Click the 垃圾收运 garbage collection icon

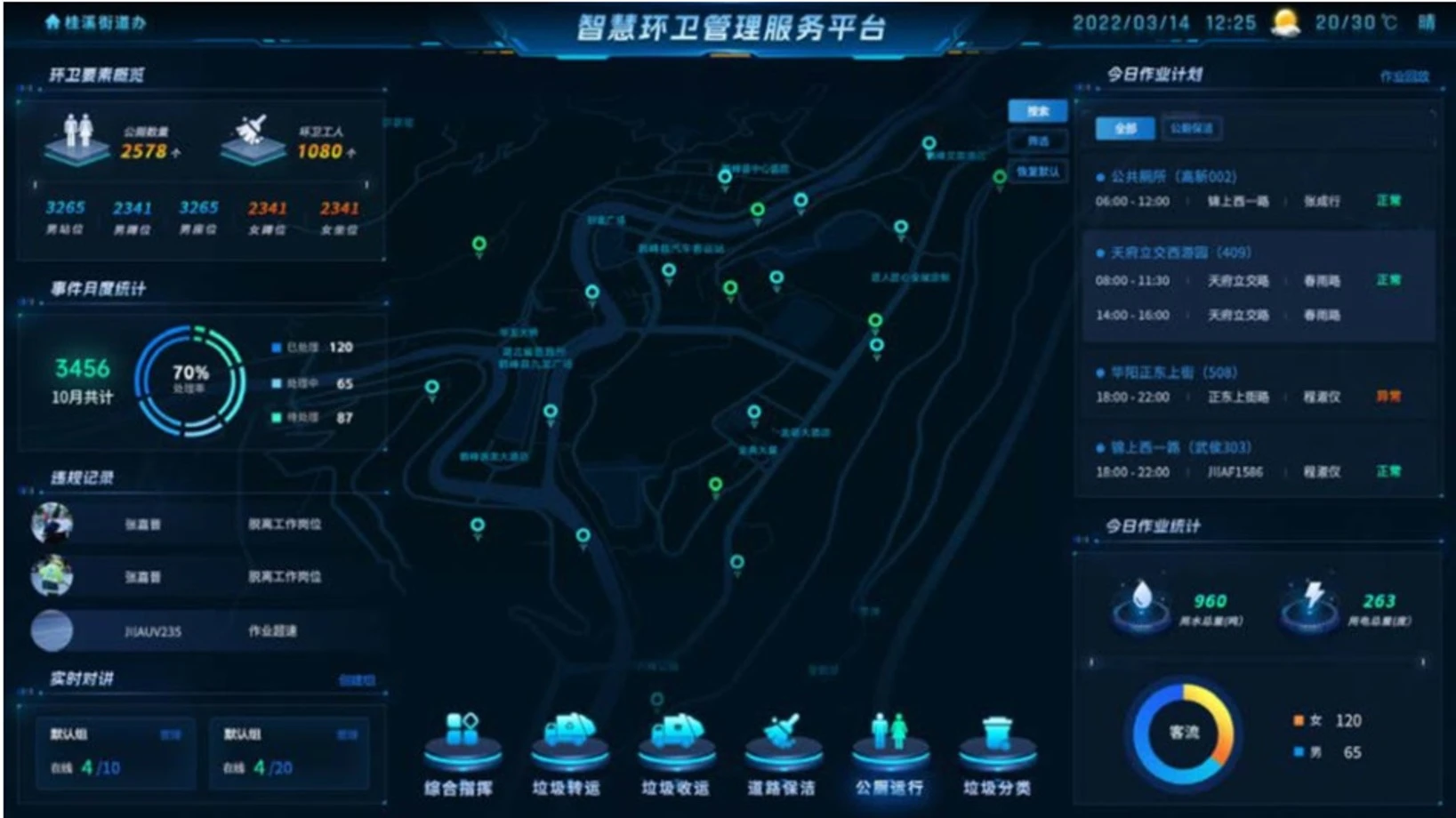point(677,738)
